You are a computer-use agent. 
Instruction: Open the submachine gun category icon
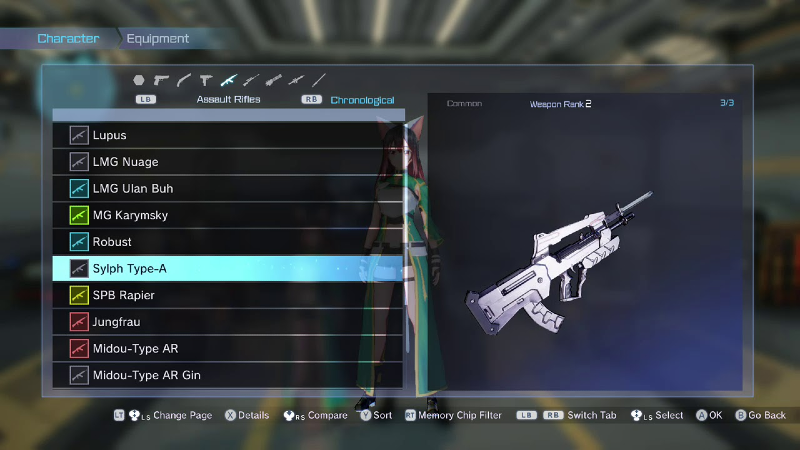206,80
